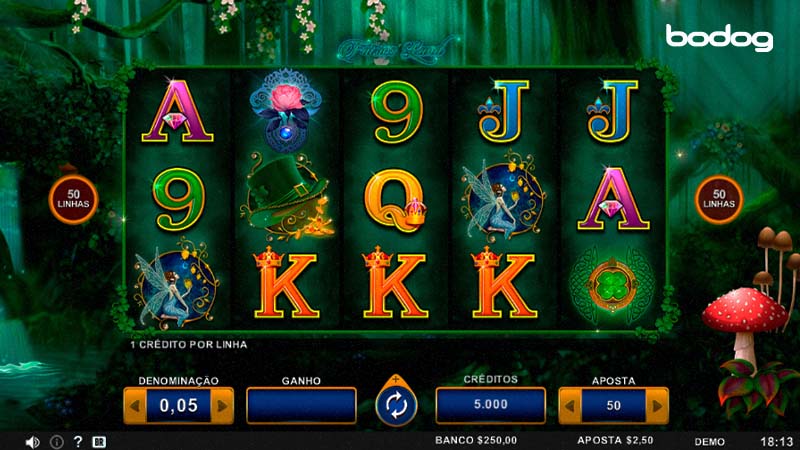The width and height of the screenshot is (800, 450).
Task: Increase the Denominação value with right arrow
Action: (224, 405)
